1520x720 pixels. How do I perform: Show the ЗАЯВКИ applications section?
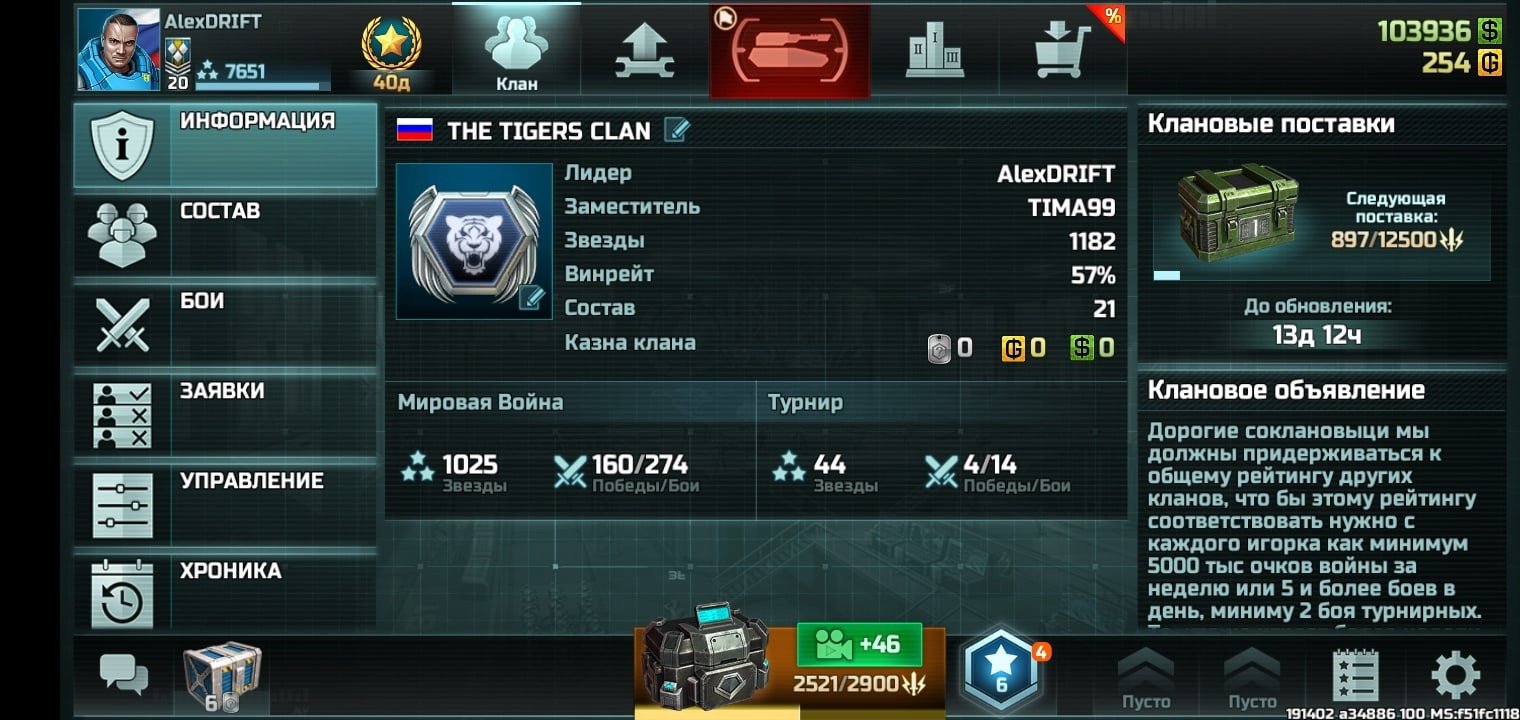point(225,415)
